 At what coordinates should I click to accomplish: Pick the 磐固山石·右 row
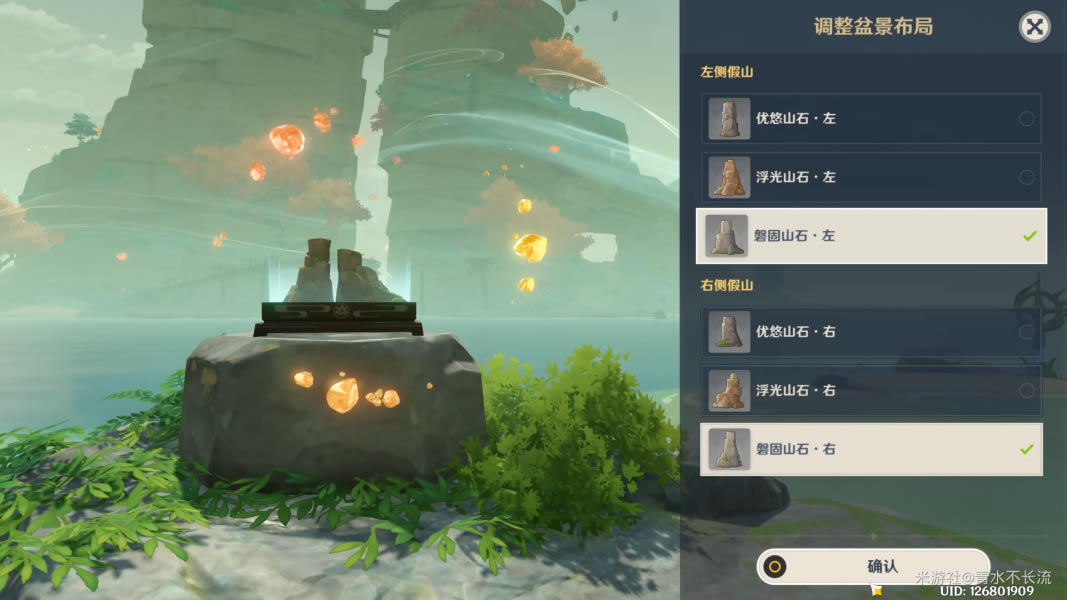pos(870,450)
